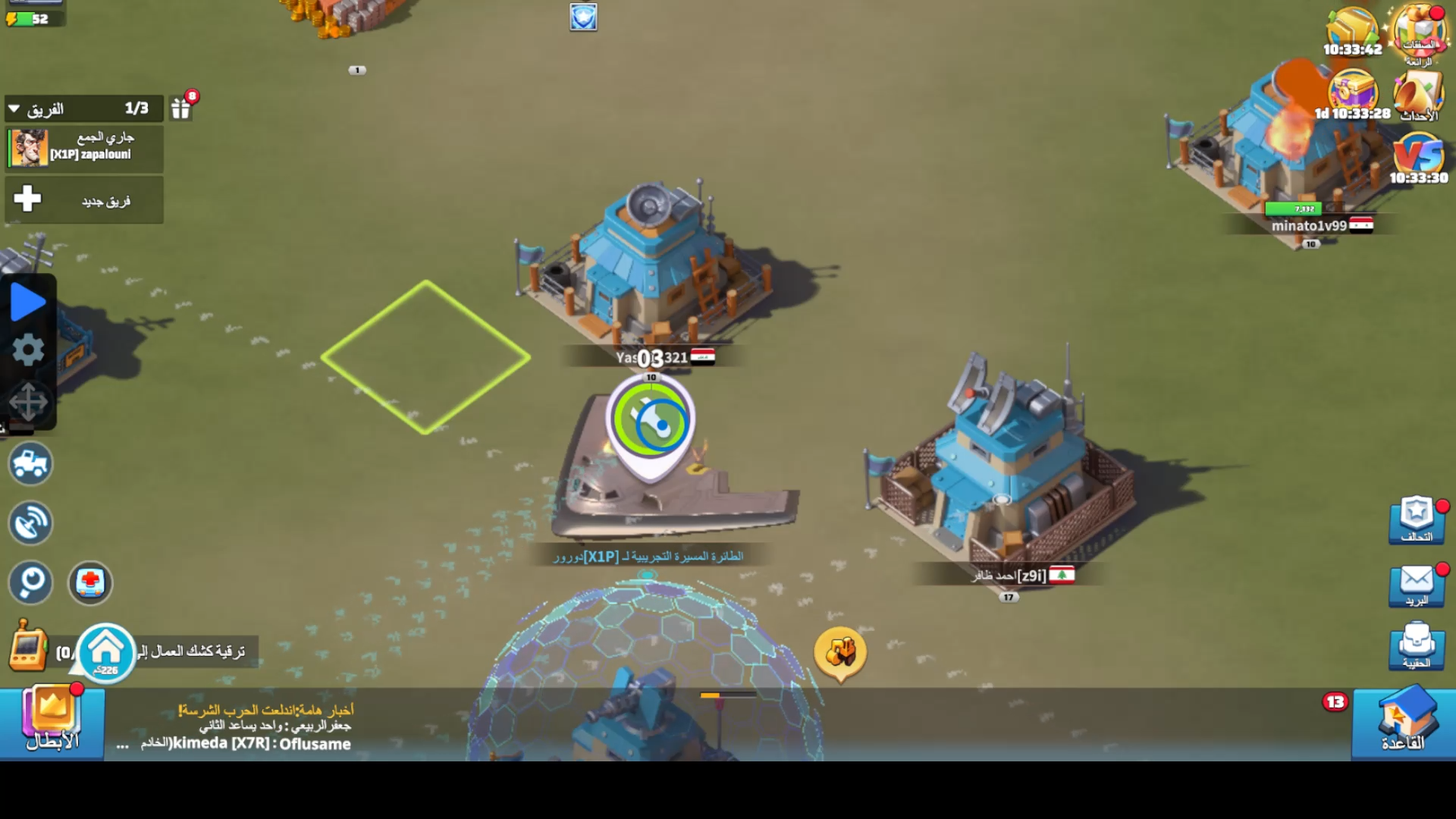
Task: Open the البريد mail icon
Action: coord(1415,584)
